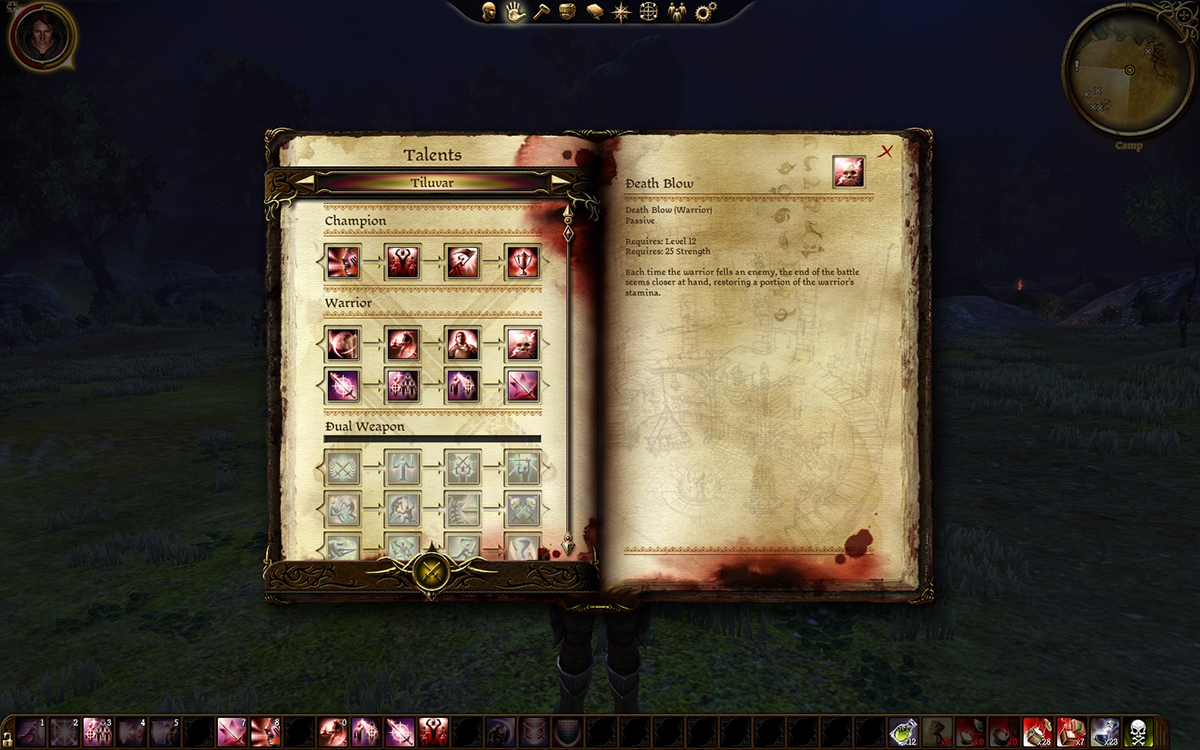
Task: Click the white skull quickbar icon
Action: click(1138, 731)
